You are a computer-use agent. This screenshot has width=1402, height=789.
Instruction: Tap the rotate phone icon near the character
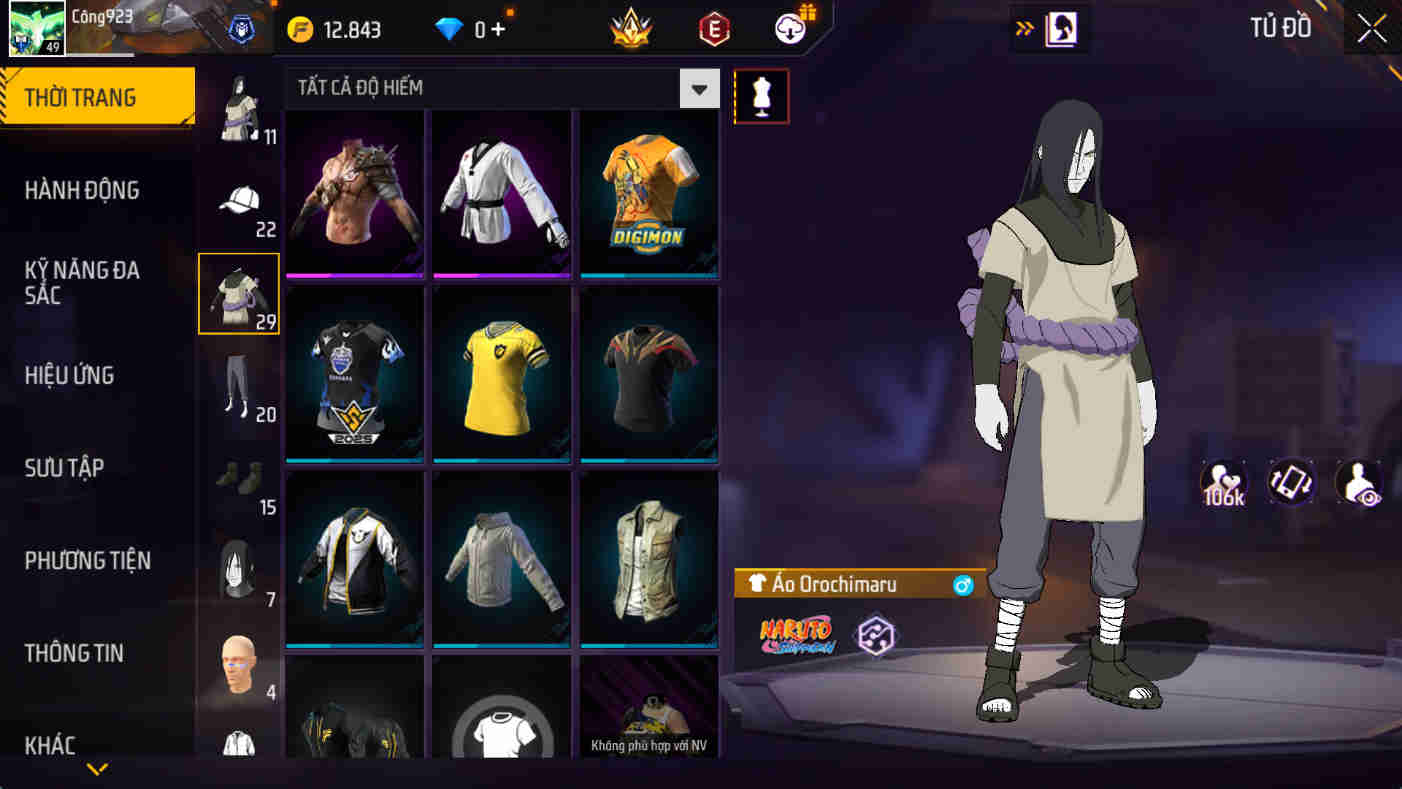pos(1290,484)
